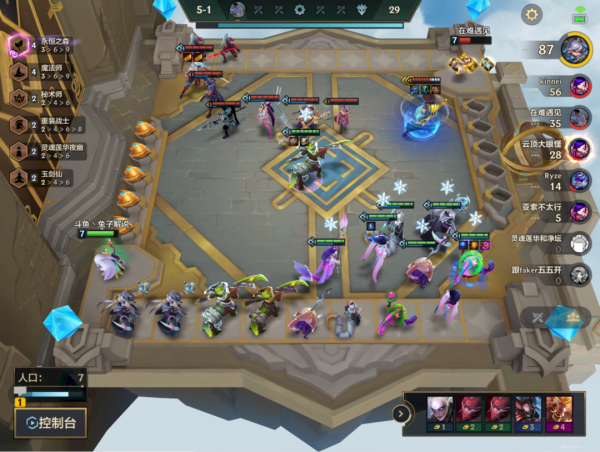Open the settings gear icon

coord(531,14)
